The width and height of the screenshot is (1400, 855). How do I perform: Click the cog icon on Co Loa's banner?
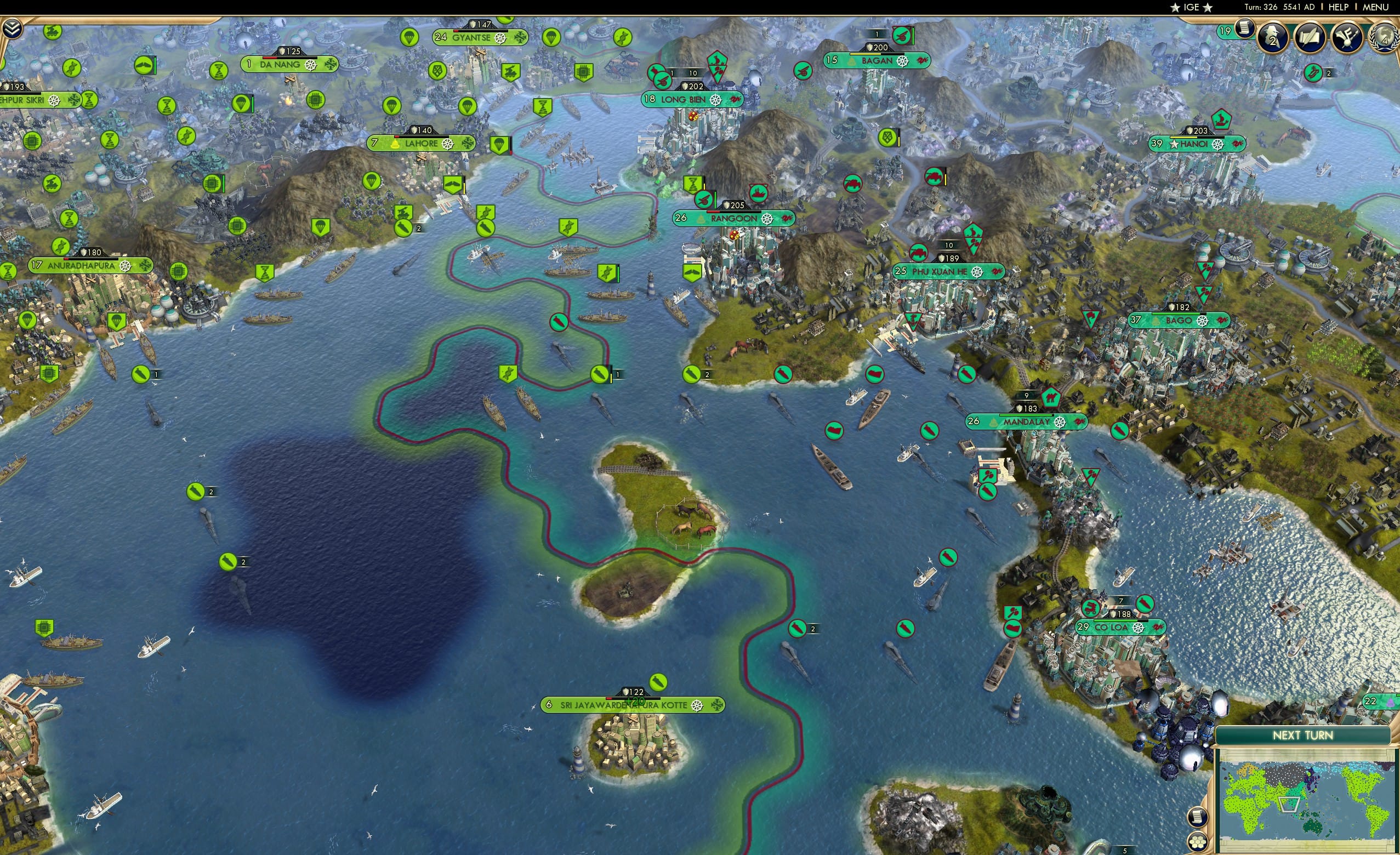coord(1138,628)
